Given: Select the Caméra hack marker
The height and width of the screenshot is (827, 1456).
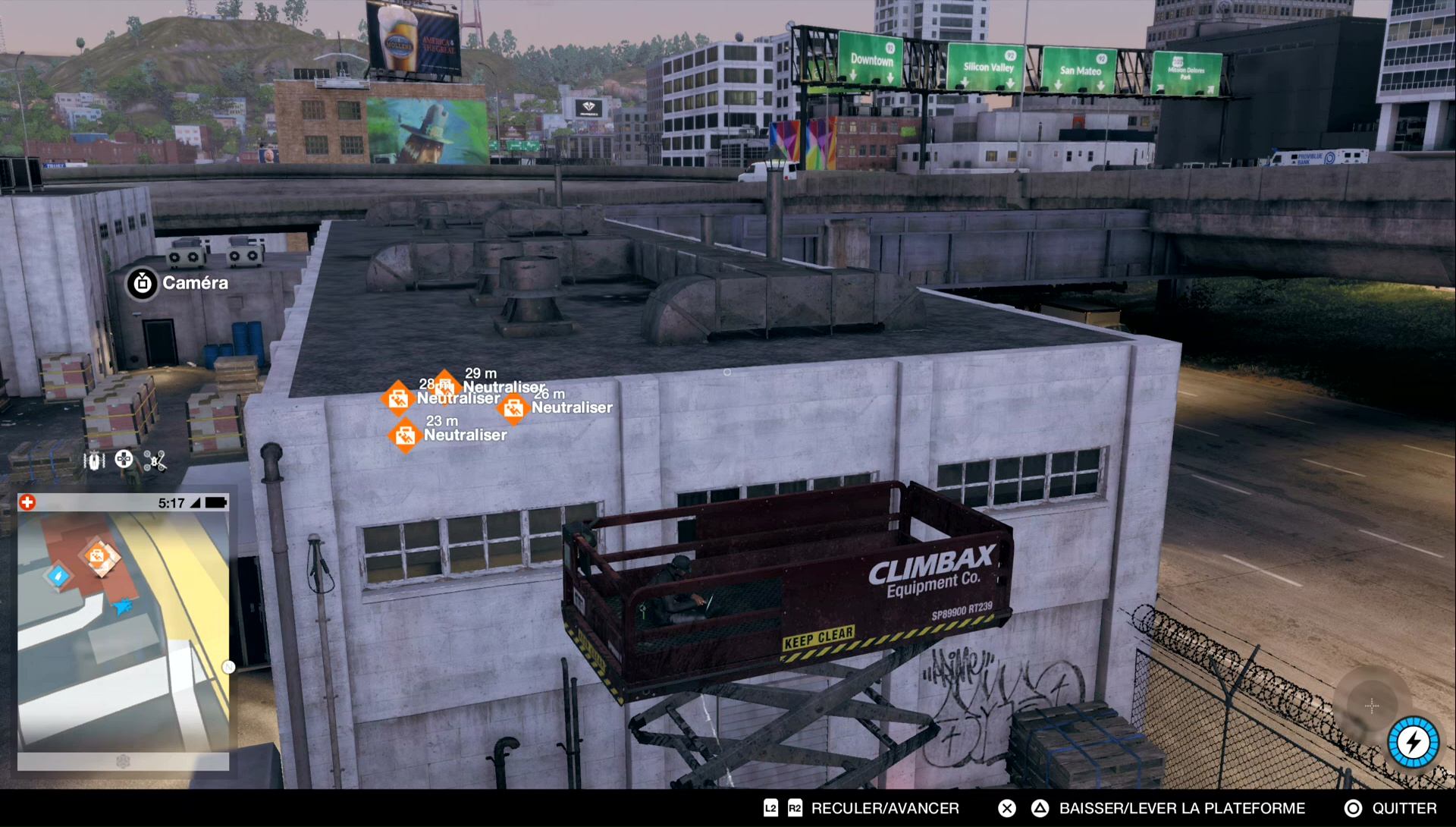Looking at the screenshot, I should [x=143, y=283].
